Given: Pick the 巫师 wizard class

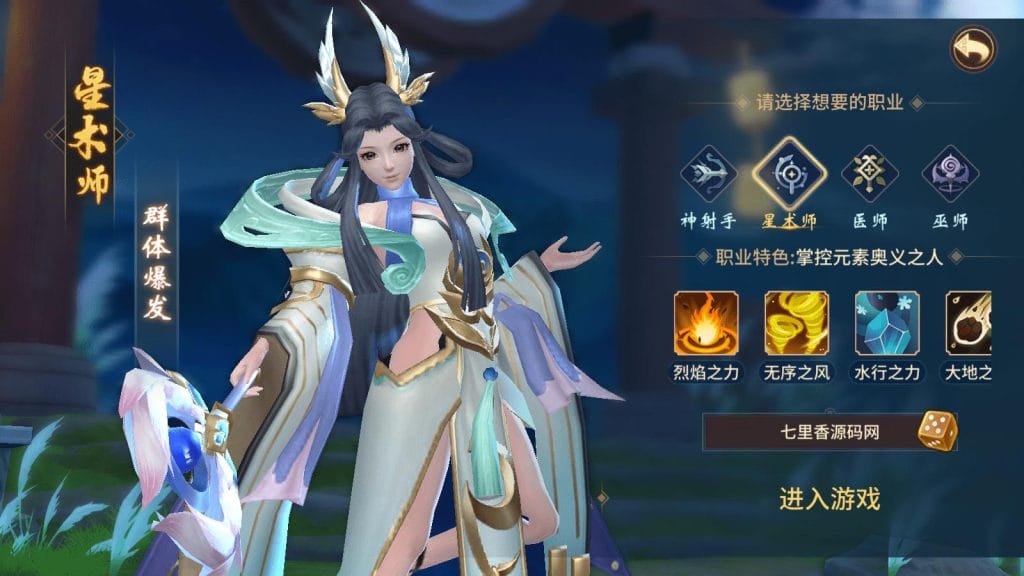Looking at the screenshot, I should click(x=948, y=174).
